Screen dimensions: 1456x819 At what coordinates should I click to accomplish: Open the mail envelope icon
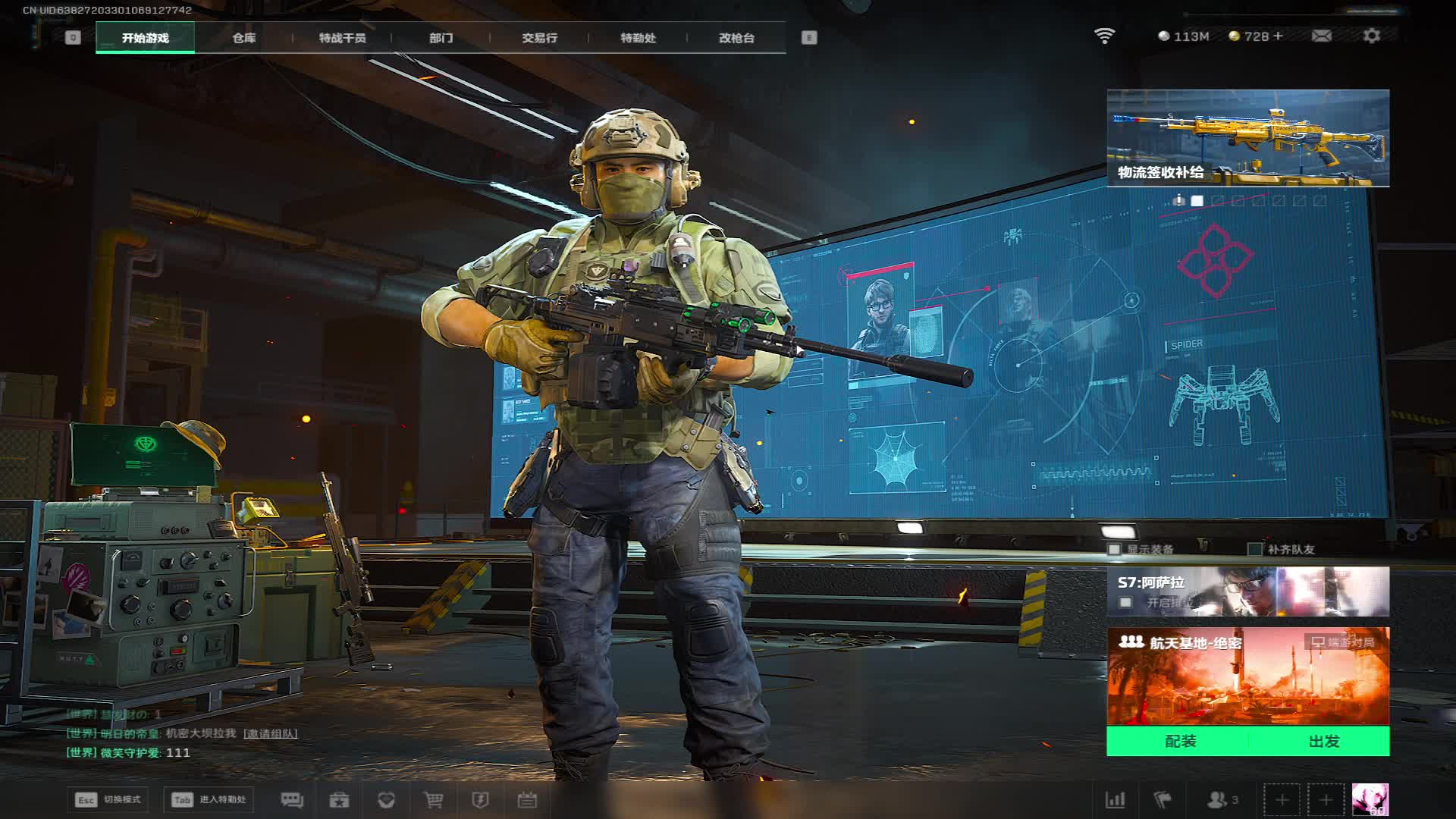[x=1321, y=36]
